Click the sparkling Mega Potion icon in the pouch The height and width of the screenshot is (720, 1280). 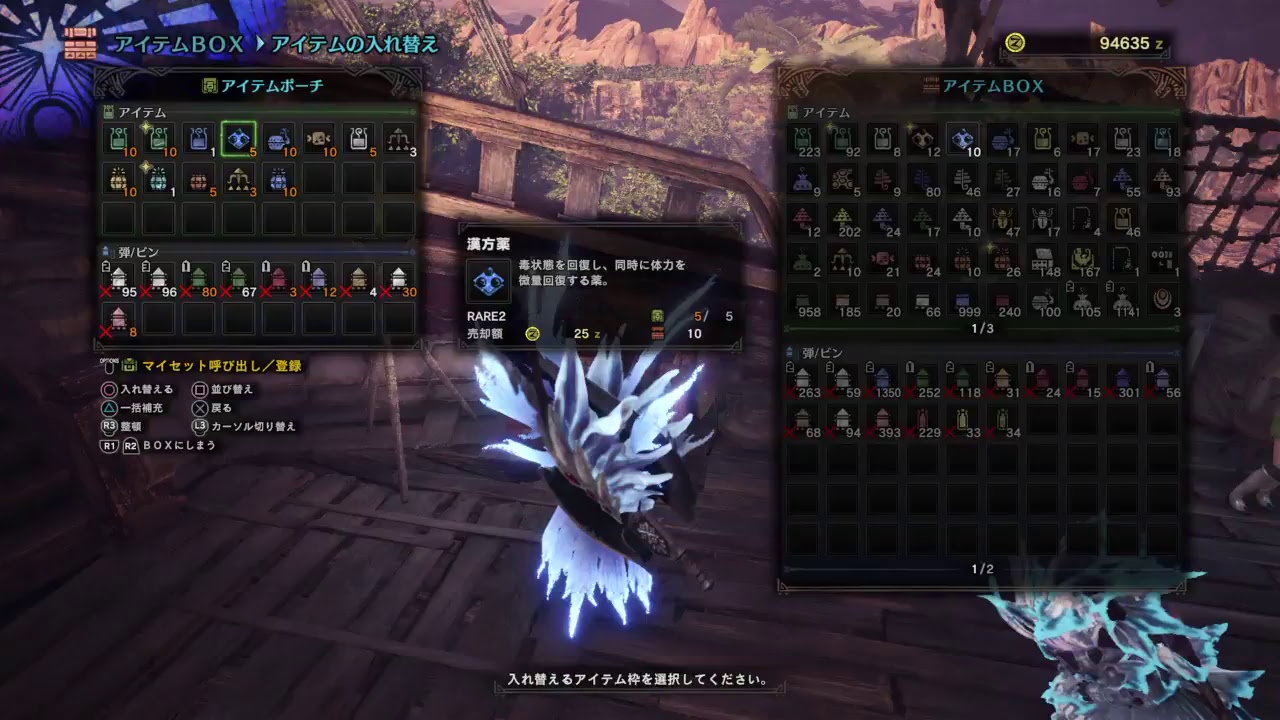click(160, 140)
